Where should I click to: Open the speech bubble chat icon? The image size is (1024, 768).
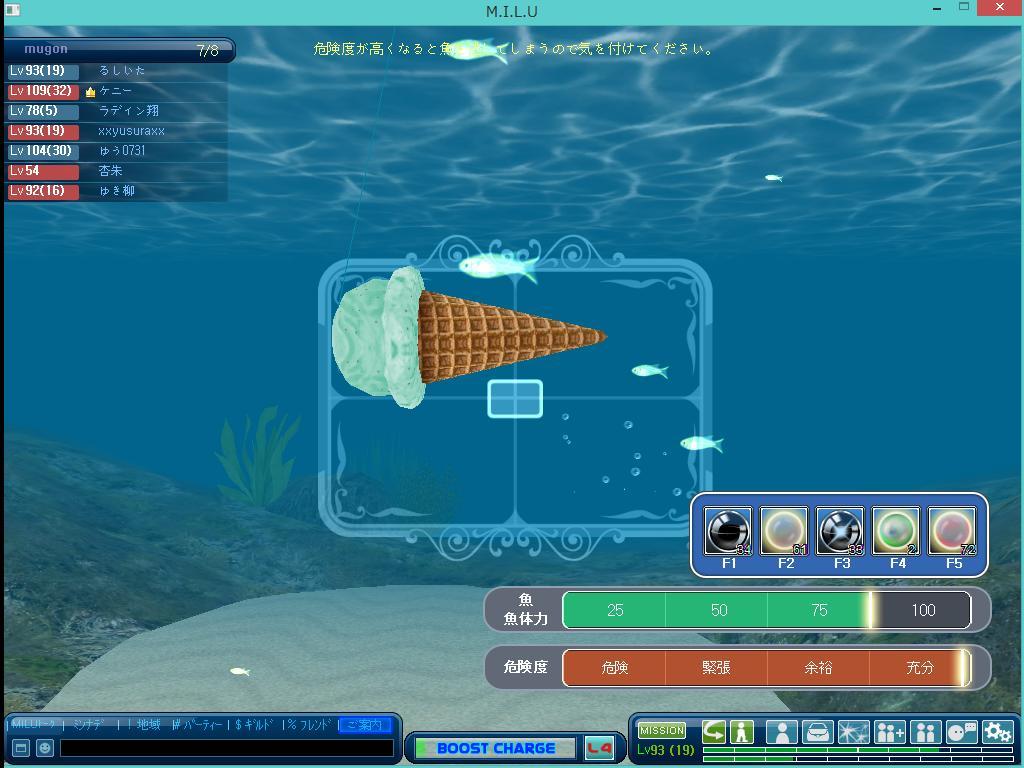coord(962,732)
